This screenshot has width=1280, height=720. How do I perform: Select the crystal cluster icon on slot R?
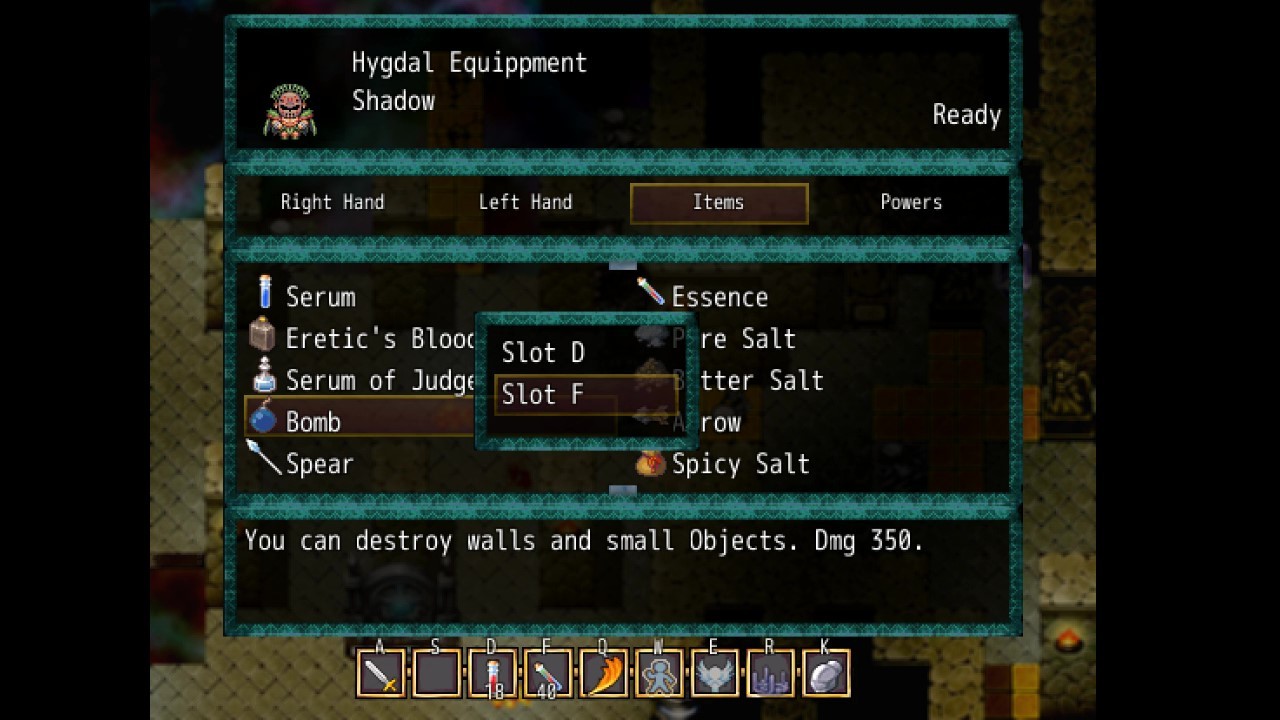(x=769, y=674)
